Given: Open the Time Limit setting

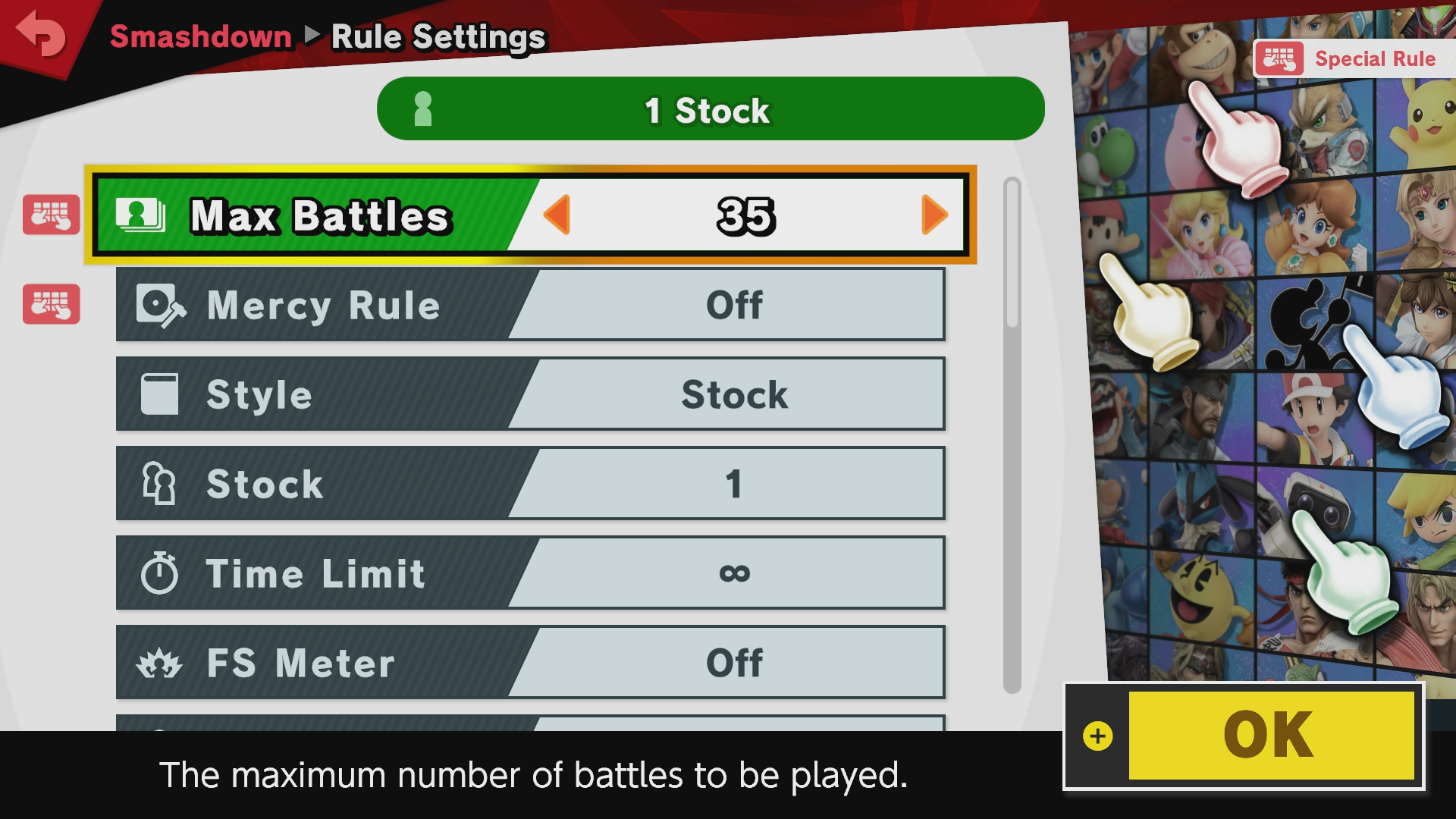Looking at the screenshot, I should click(530, 573).
